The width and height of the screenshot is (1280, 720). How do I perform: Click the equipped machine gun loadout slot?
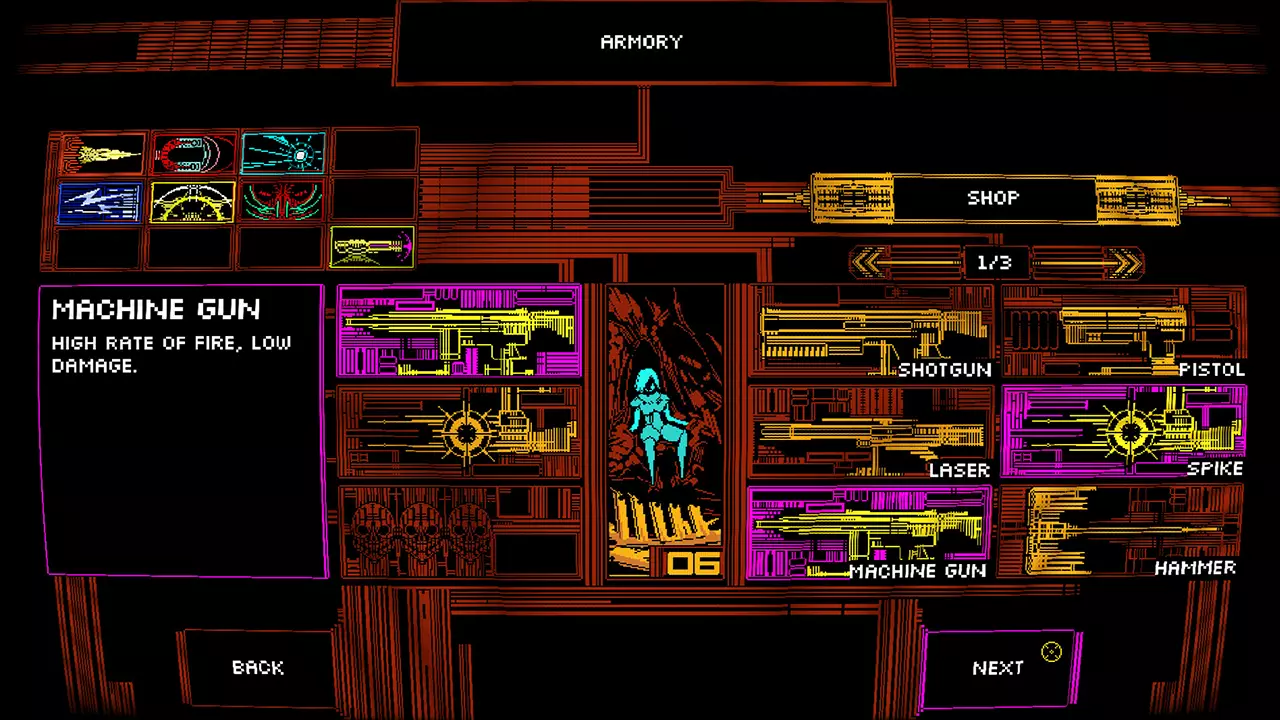tap(460, 331)
